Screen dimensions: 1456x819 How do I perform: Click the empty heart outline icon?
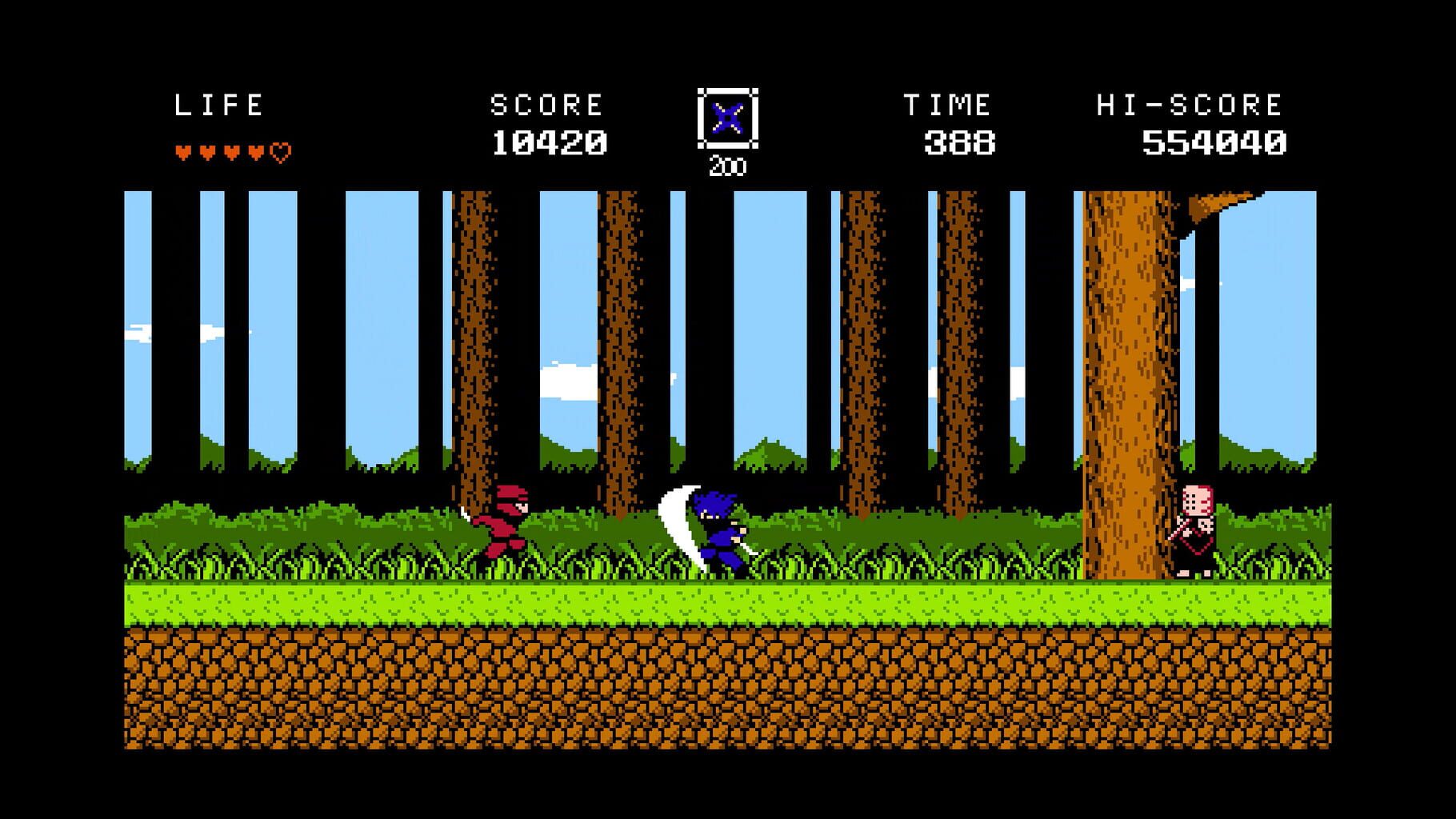[x=280, y=148]
